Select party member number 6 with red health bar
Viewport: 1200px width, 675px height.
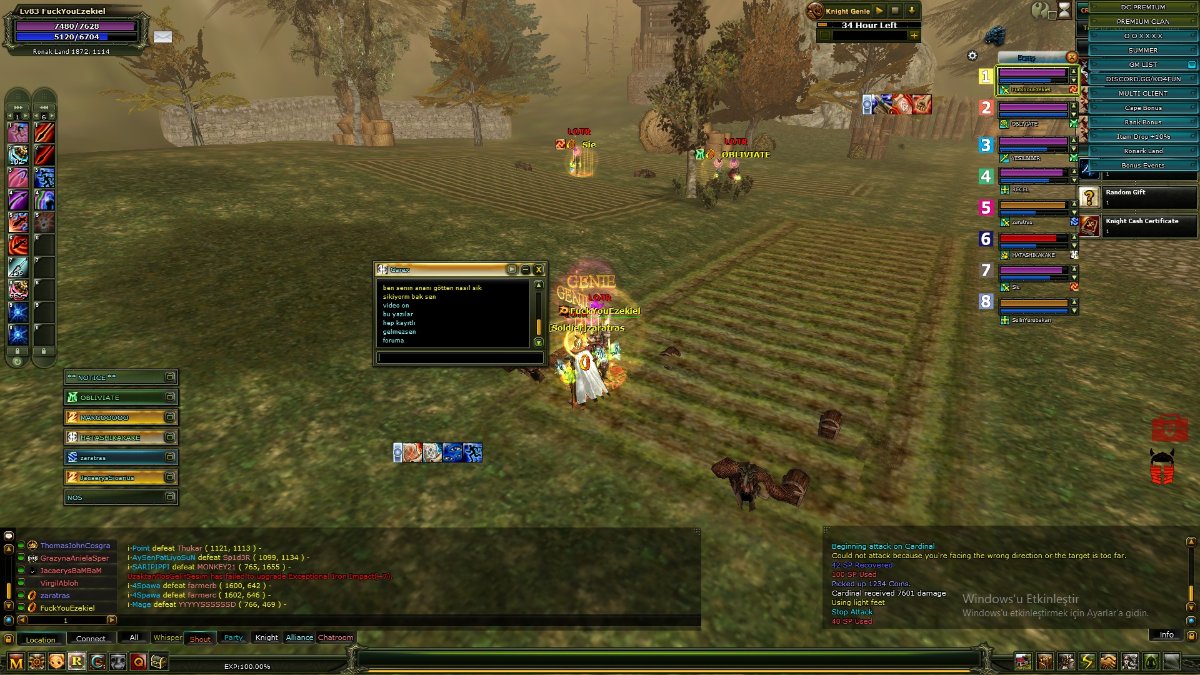[x=1034, y=240]
